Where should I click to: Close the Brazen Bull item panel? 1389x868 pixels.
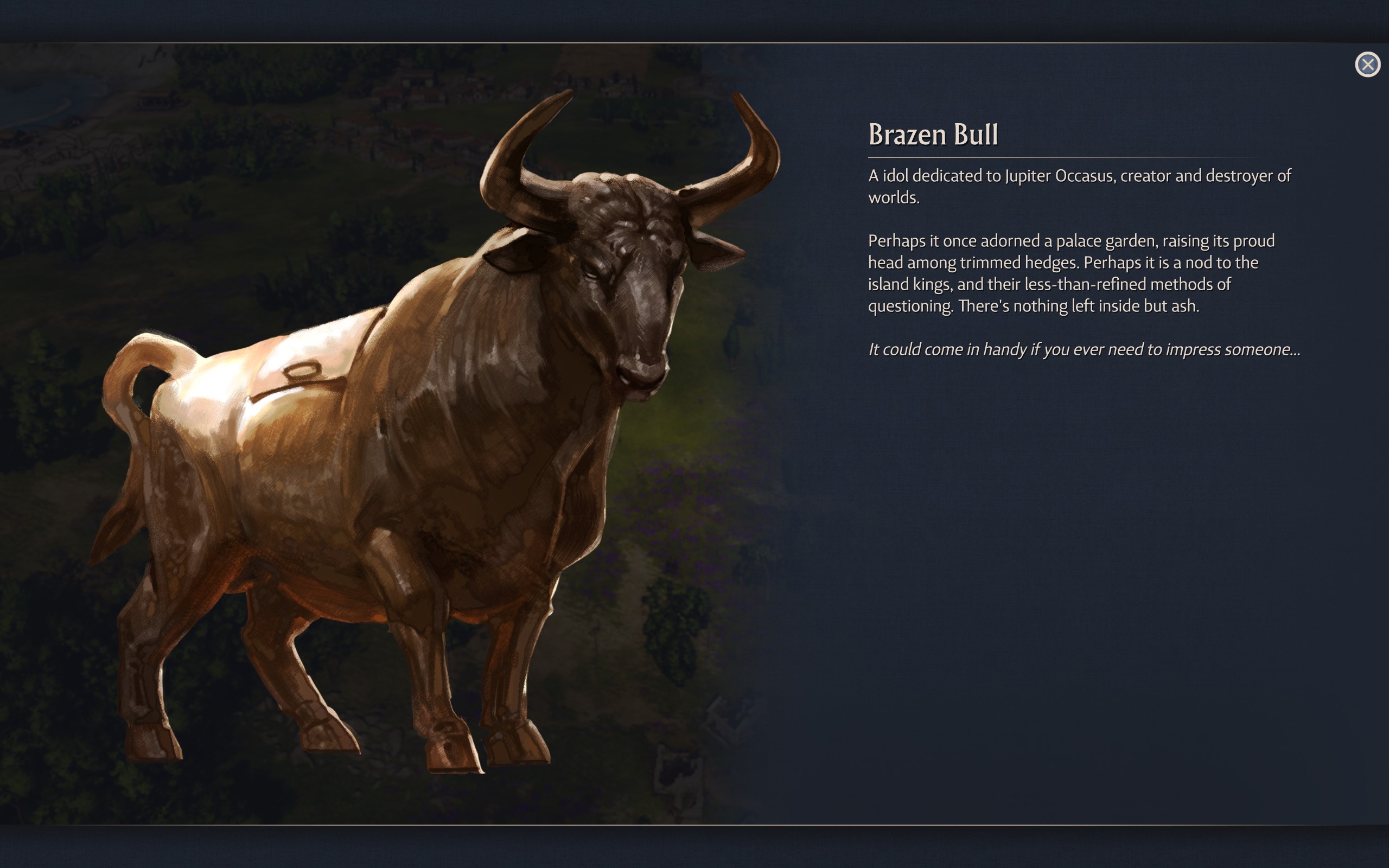(1367, 65)
